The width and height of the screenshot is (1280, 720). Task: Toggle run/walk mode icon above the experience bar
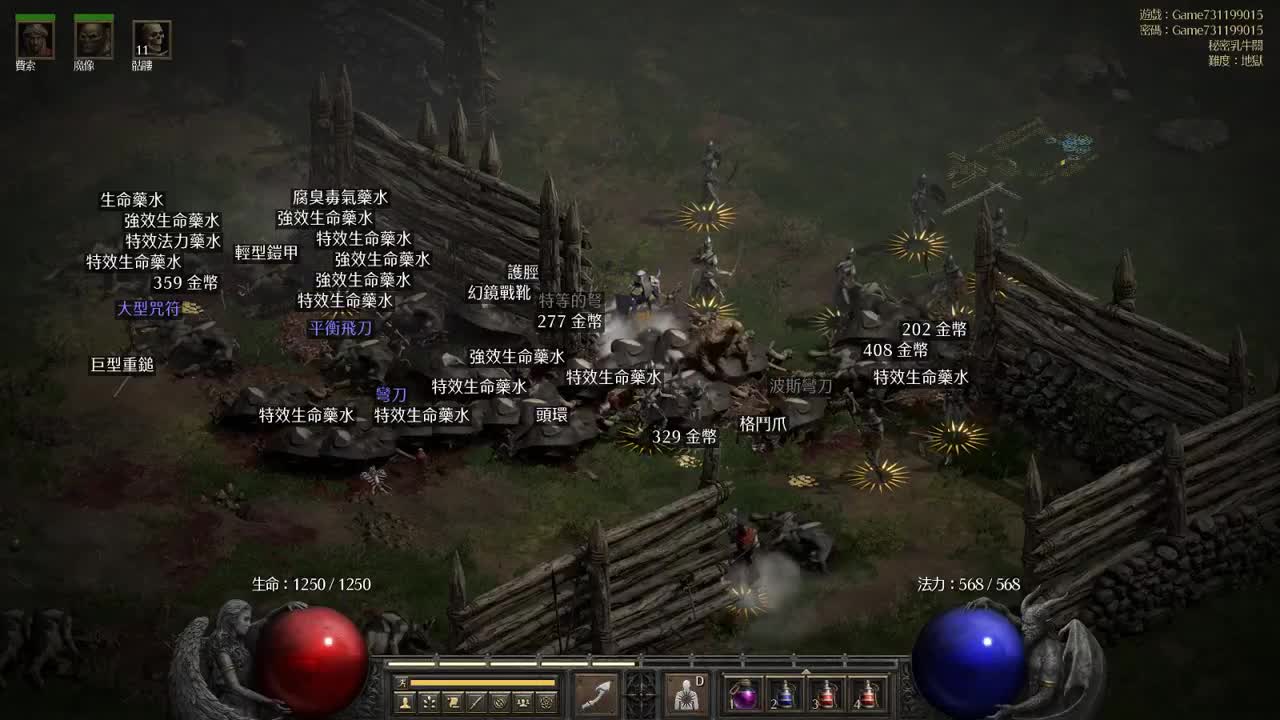coord(404,681)
